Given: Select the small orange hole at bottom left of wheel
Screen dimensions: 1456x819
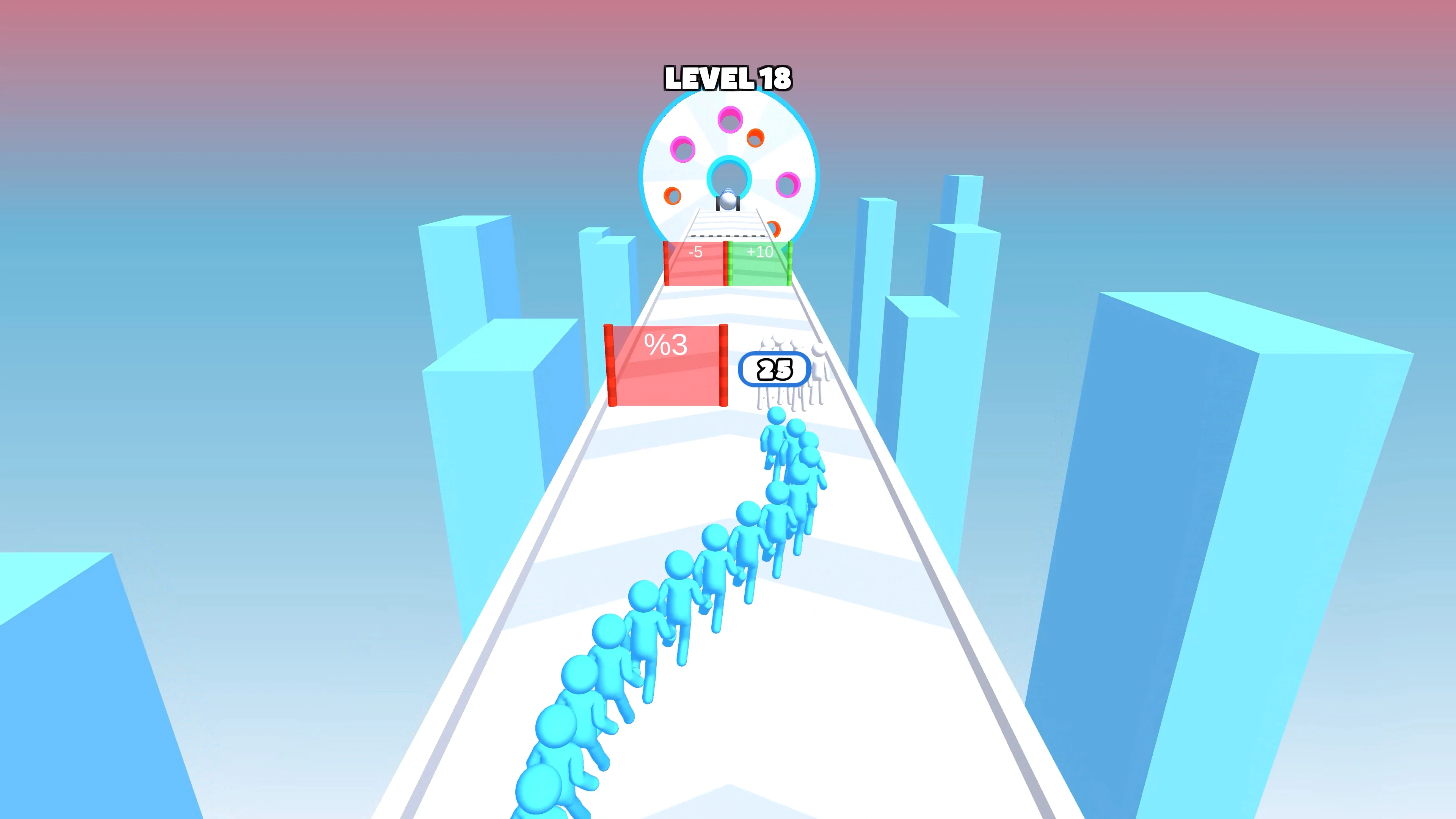Looking at the screenshot, I should [672, 197].
